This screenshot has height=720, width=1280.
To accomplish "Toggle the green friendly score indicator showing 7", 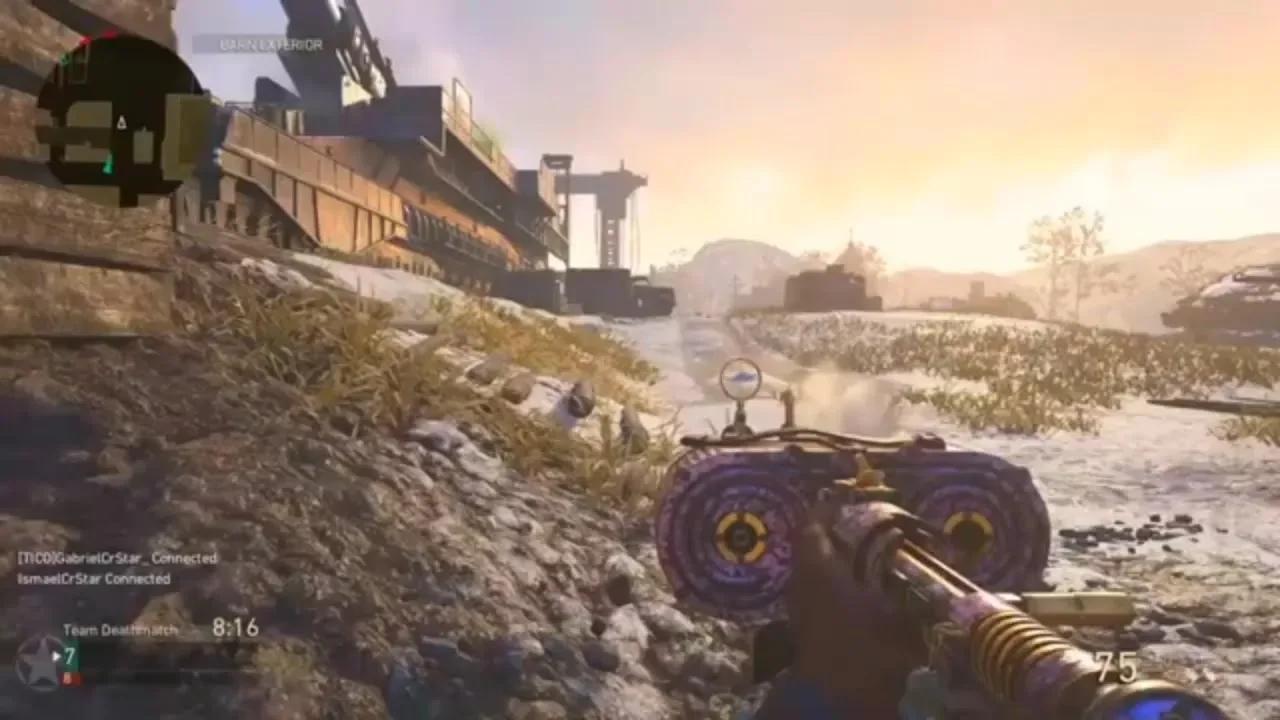I will tap(69, 655).
